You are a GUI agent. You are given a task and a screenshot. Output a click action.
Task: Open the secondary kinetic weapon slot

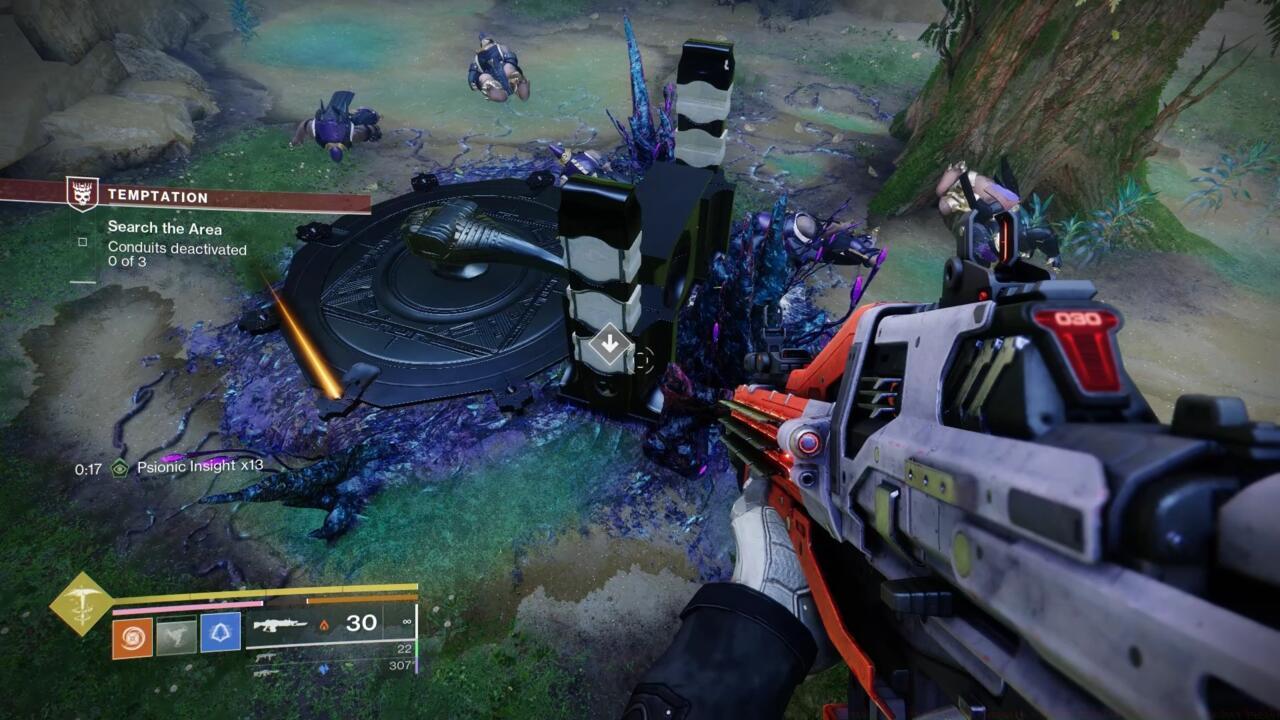pyautogui.click(x=264, y=656)
